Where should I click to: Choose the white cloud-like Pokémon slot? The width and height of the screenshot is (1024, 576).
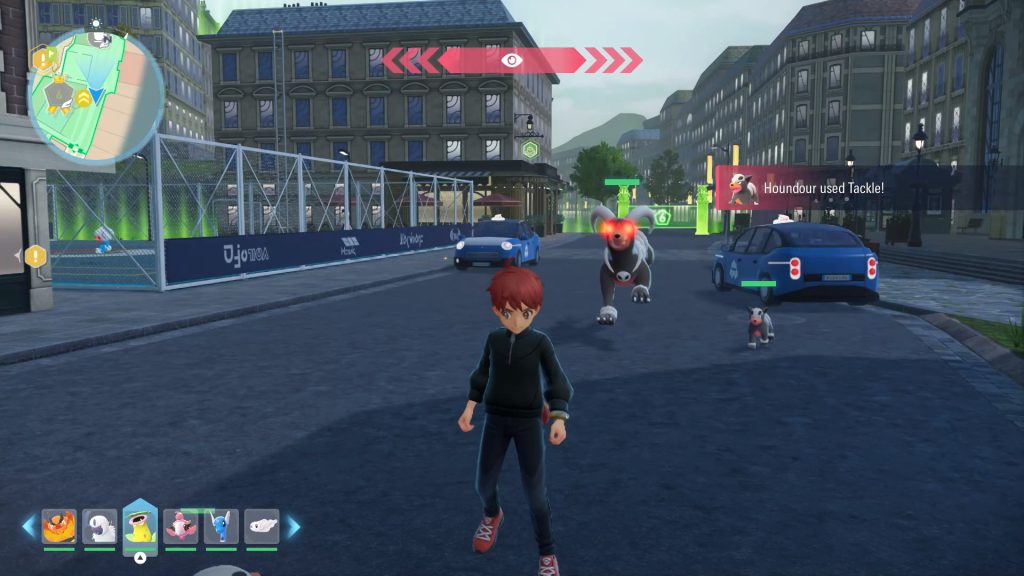[x=261, y=527]
